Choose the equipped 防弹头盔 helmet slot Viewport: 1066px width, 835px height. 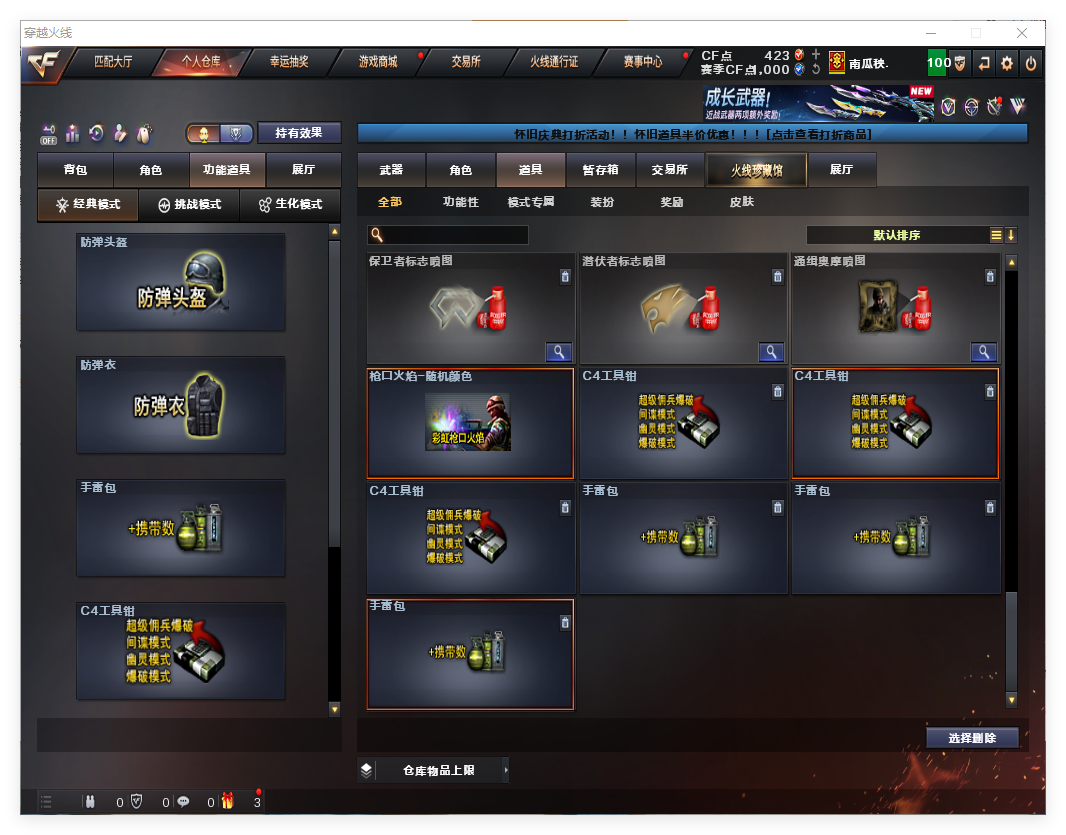pos(181,283)
